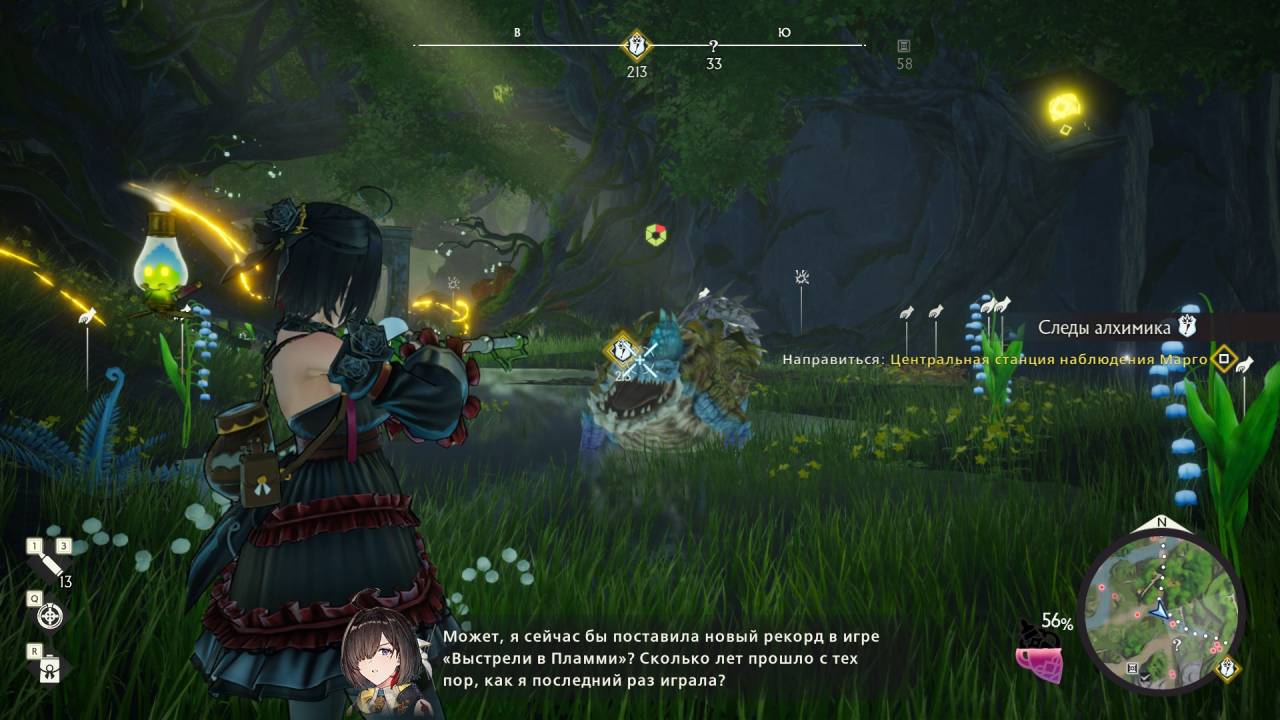This screenshot has height=720, width=1280.
Task: Use the flask item icon
Action: (x=48, y=671)
